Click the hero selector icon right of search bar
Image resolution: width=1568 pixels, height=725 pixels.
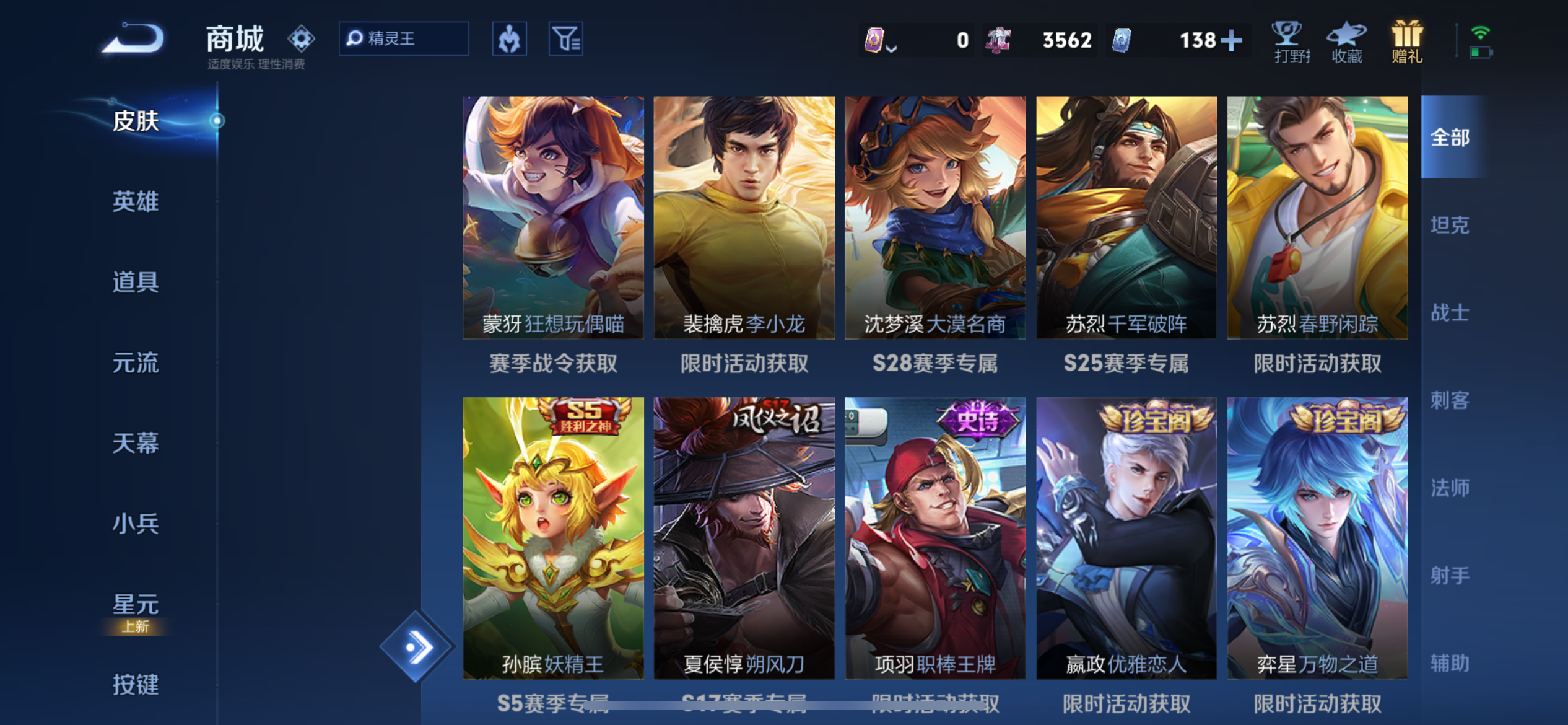pyautogui.click(x=509, y=38)
